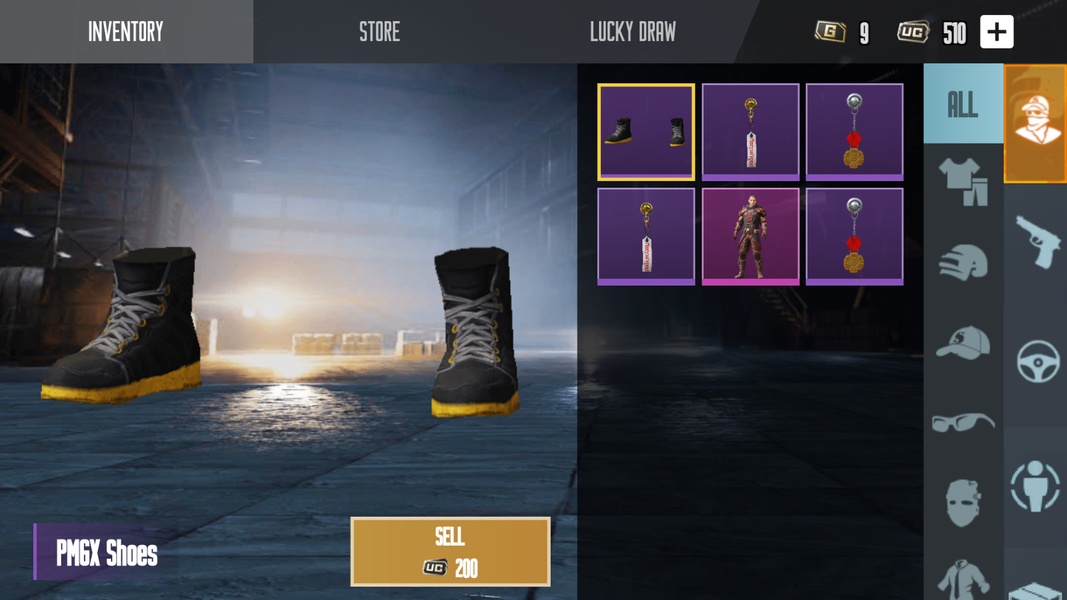Viewport: 1067px width, 600px height.
Task: Open the masked character category icon
Action: [x=1035, y=124]
